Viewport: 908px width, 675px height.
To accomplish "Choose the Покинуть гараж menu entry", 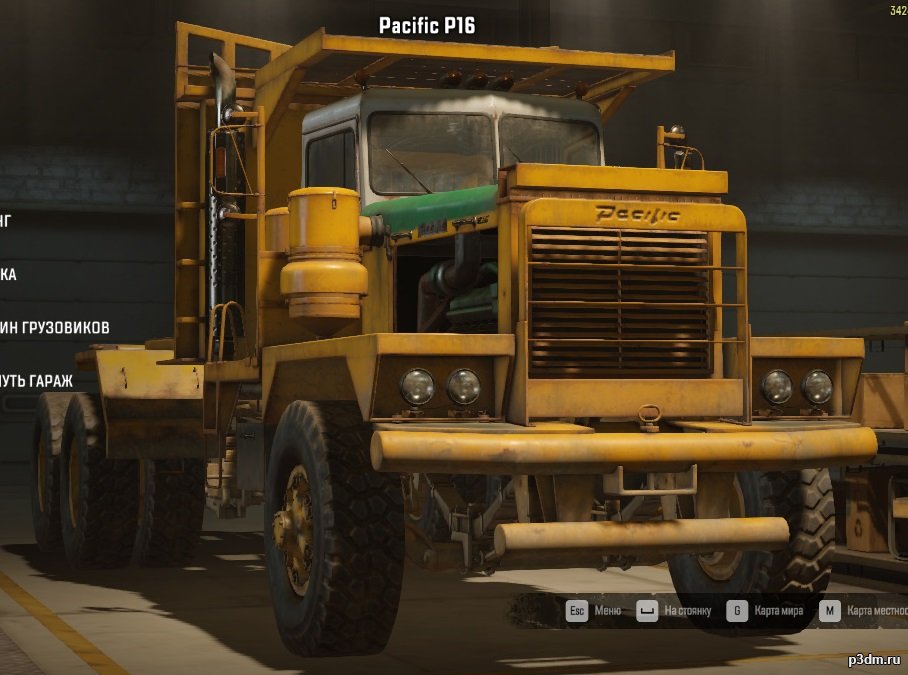I will [x=38, y=381].
